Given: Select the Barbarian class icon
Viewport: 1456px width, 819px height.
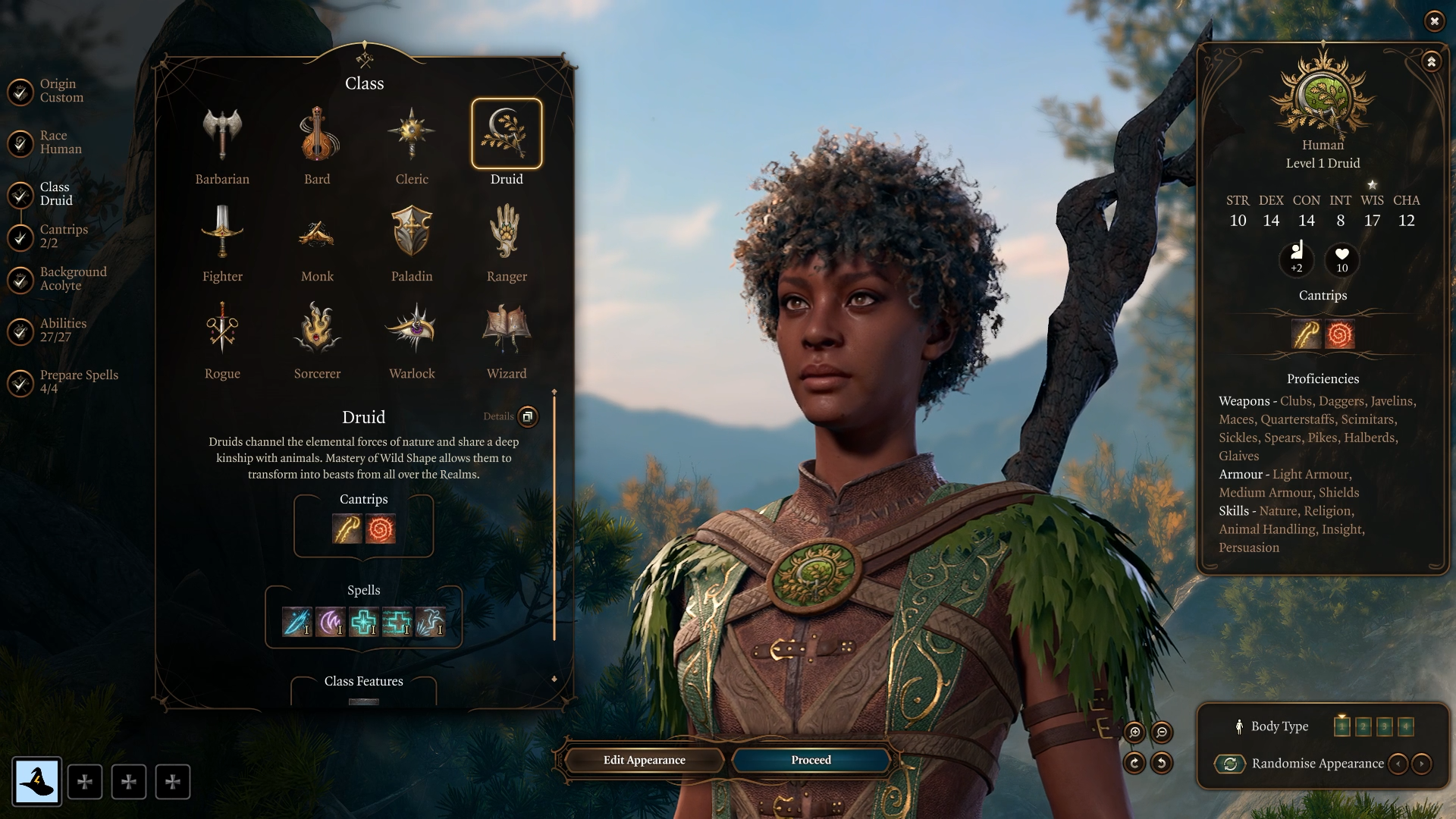Looking at the screenshot, I should pos(222,135).
